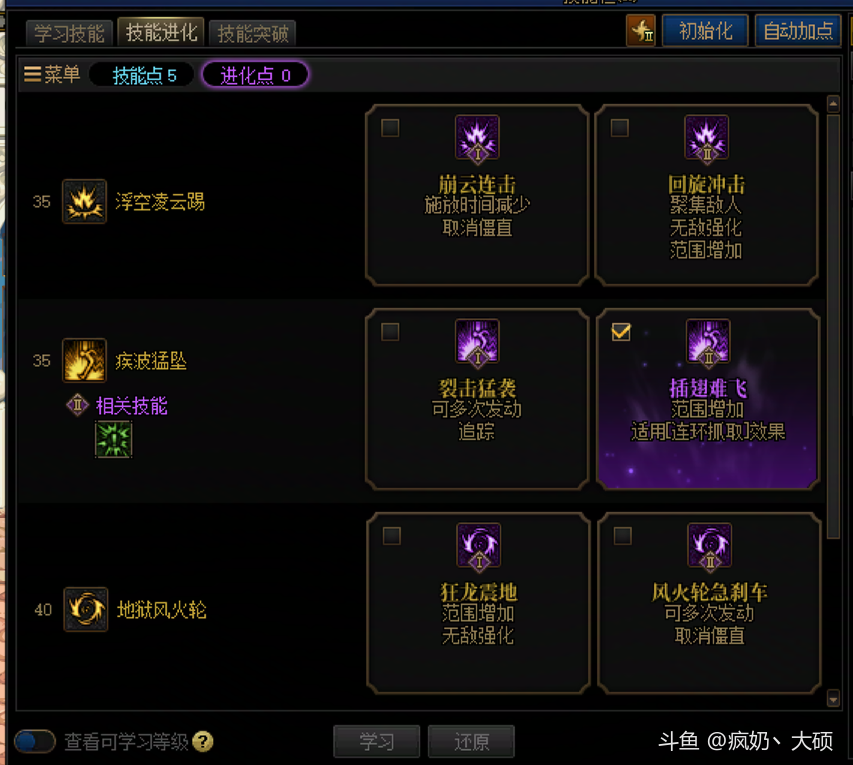Screen dimensions: 853x765
Task: Open the 技能突破 tab
Action: (x=253, y=33)
